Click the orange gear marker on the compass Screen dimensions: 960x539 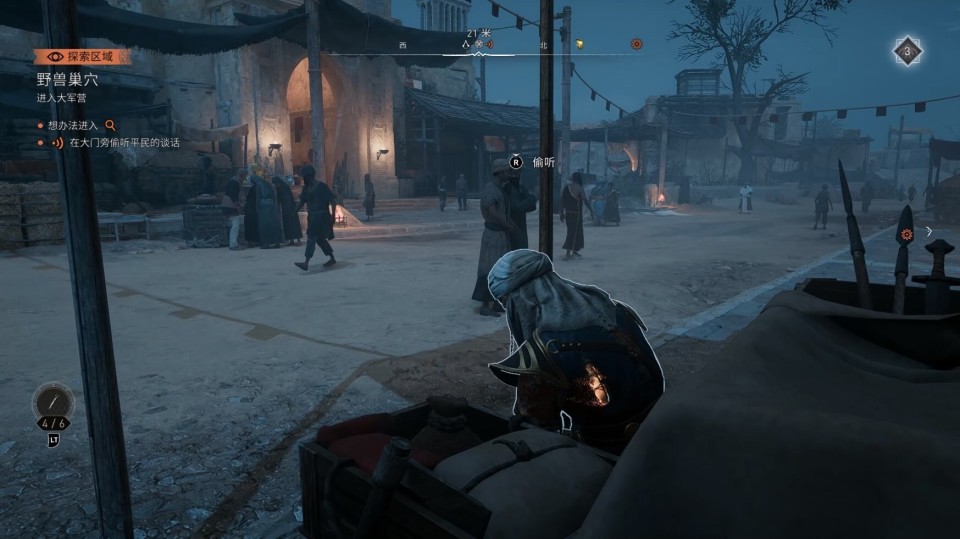point(636,44)
